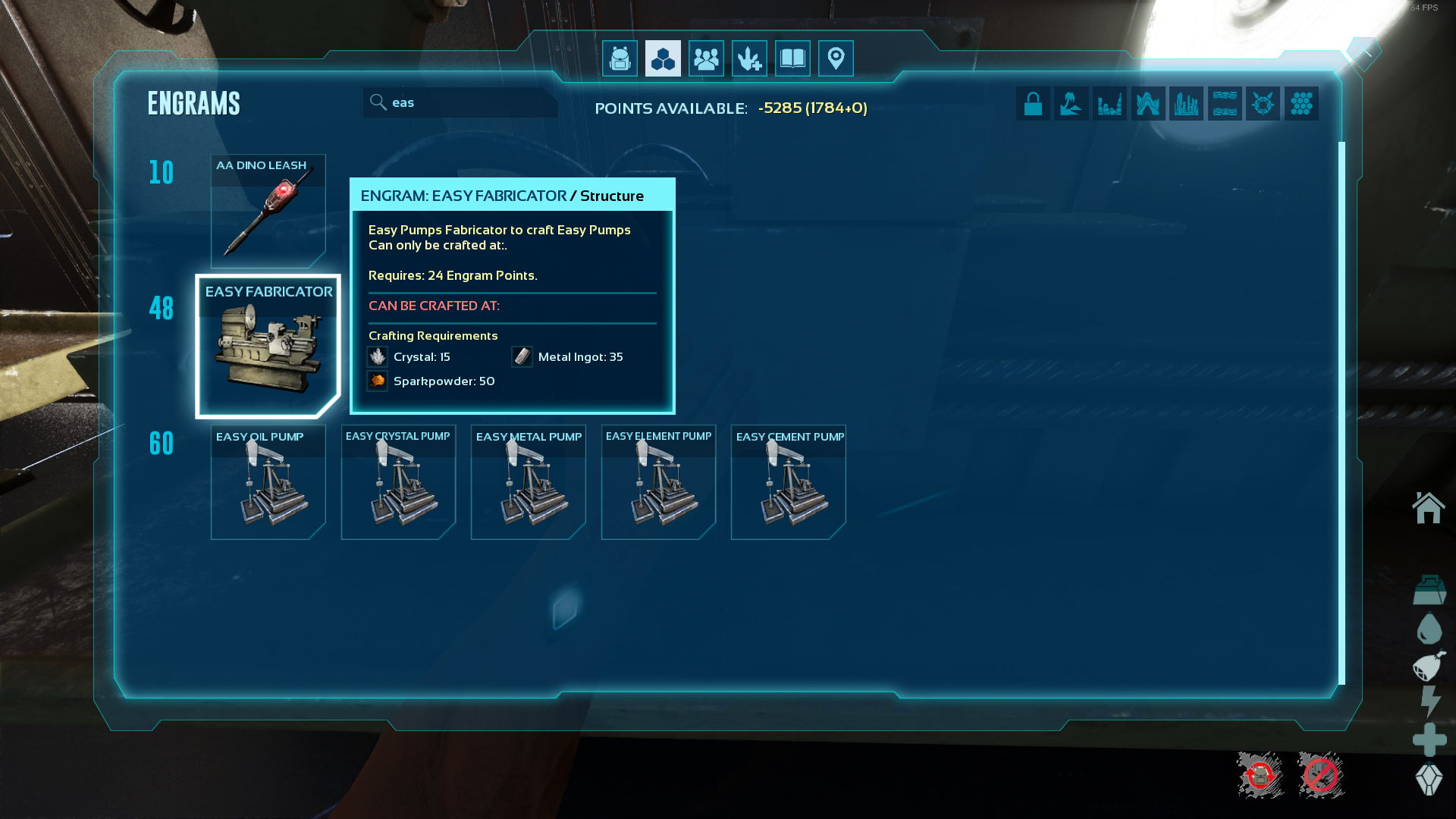Switch to the tribe members tab
Viewport: 1456px width, 819px height.
coord(706,58)
